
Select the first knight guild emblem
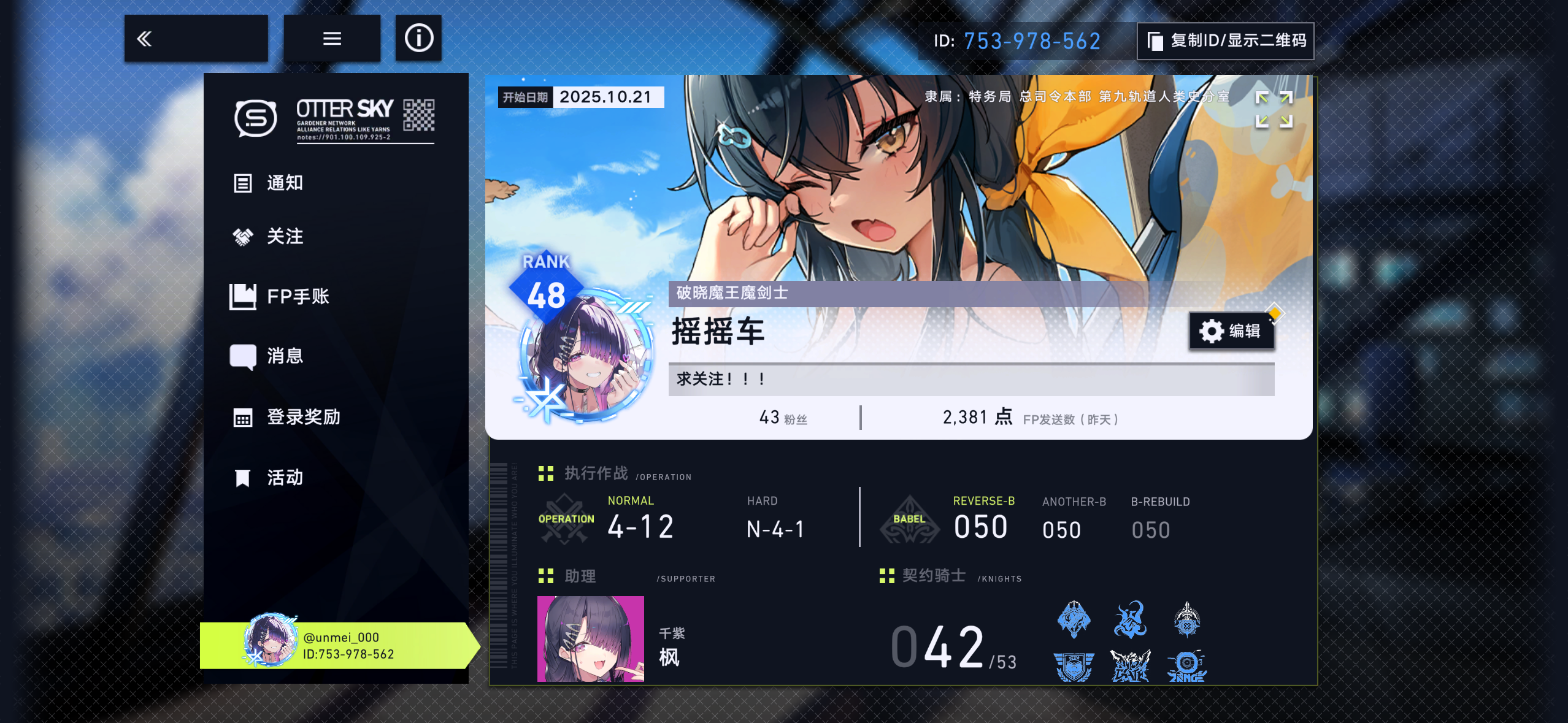point(1074,621)
